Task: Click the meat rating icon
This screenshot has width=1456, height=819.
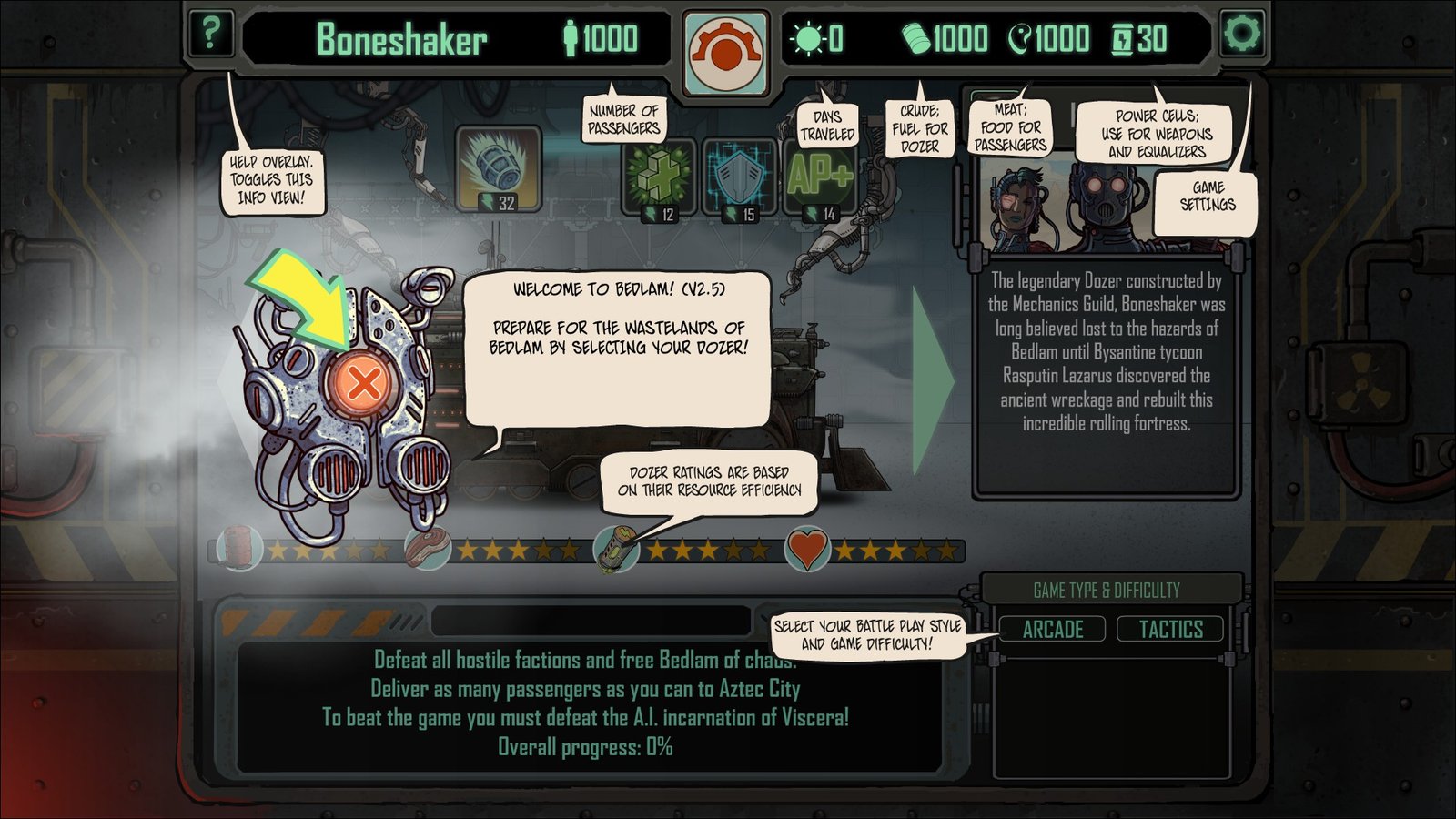Action: pos(427,549)
